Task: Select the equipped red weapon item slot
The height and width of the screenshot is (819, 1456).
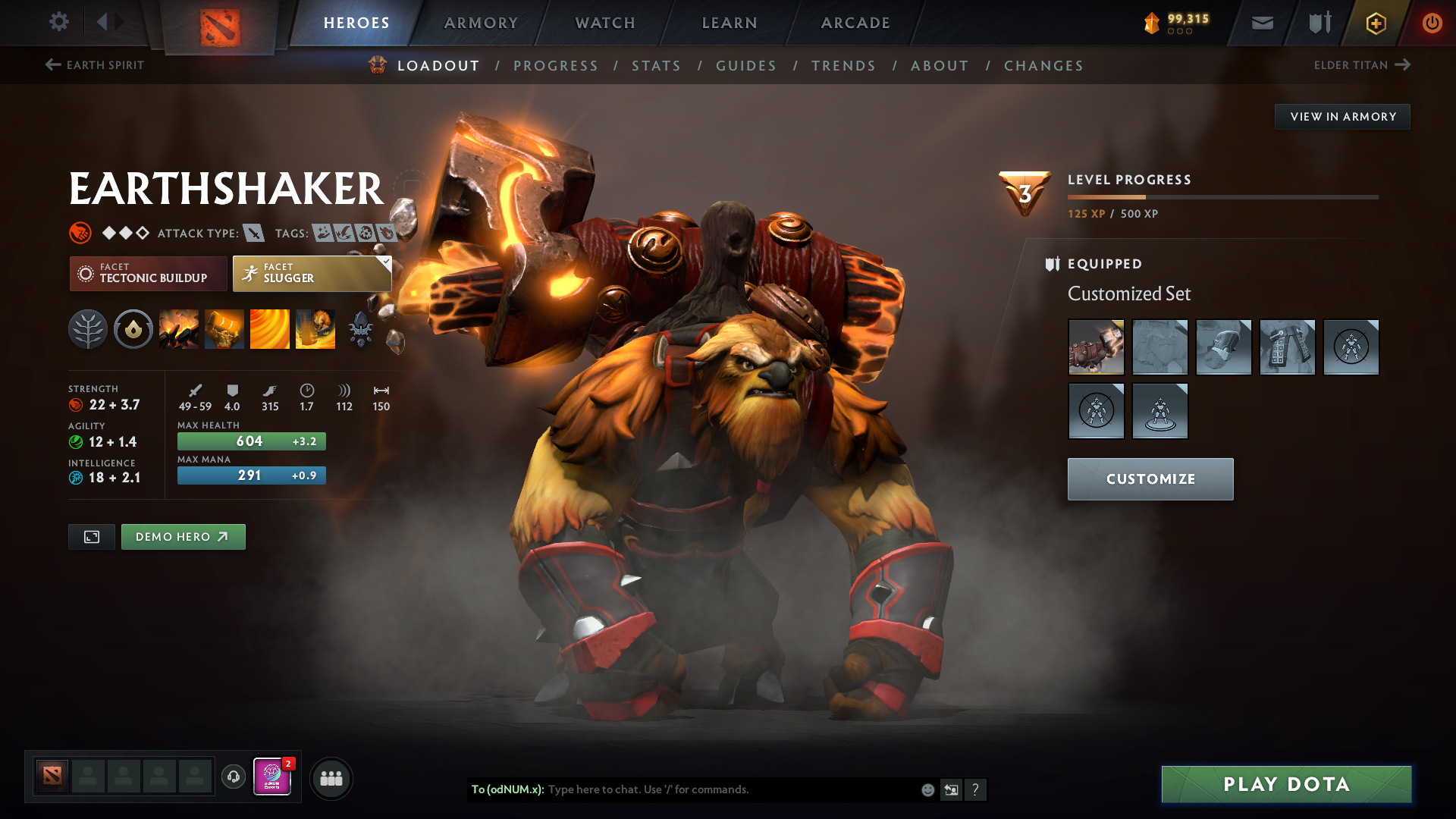Action: pyautogui.click(x=1096, y=347)
